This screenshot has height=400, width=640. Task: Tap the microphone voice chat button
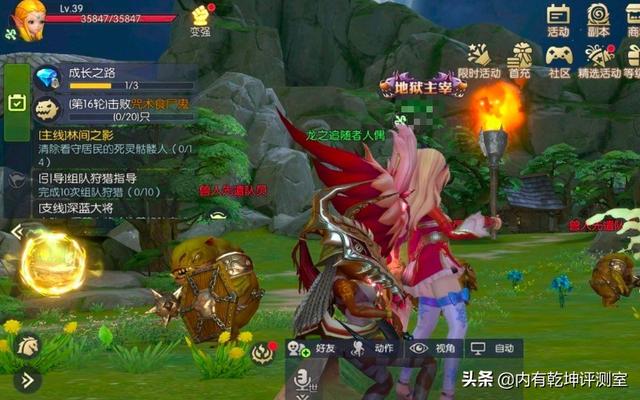299,379
